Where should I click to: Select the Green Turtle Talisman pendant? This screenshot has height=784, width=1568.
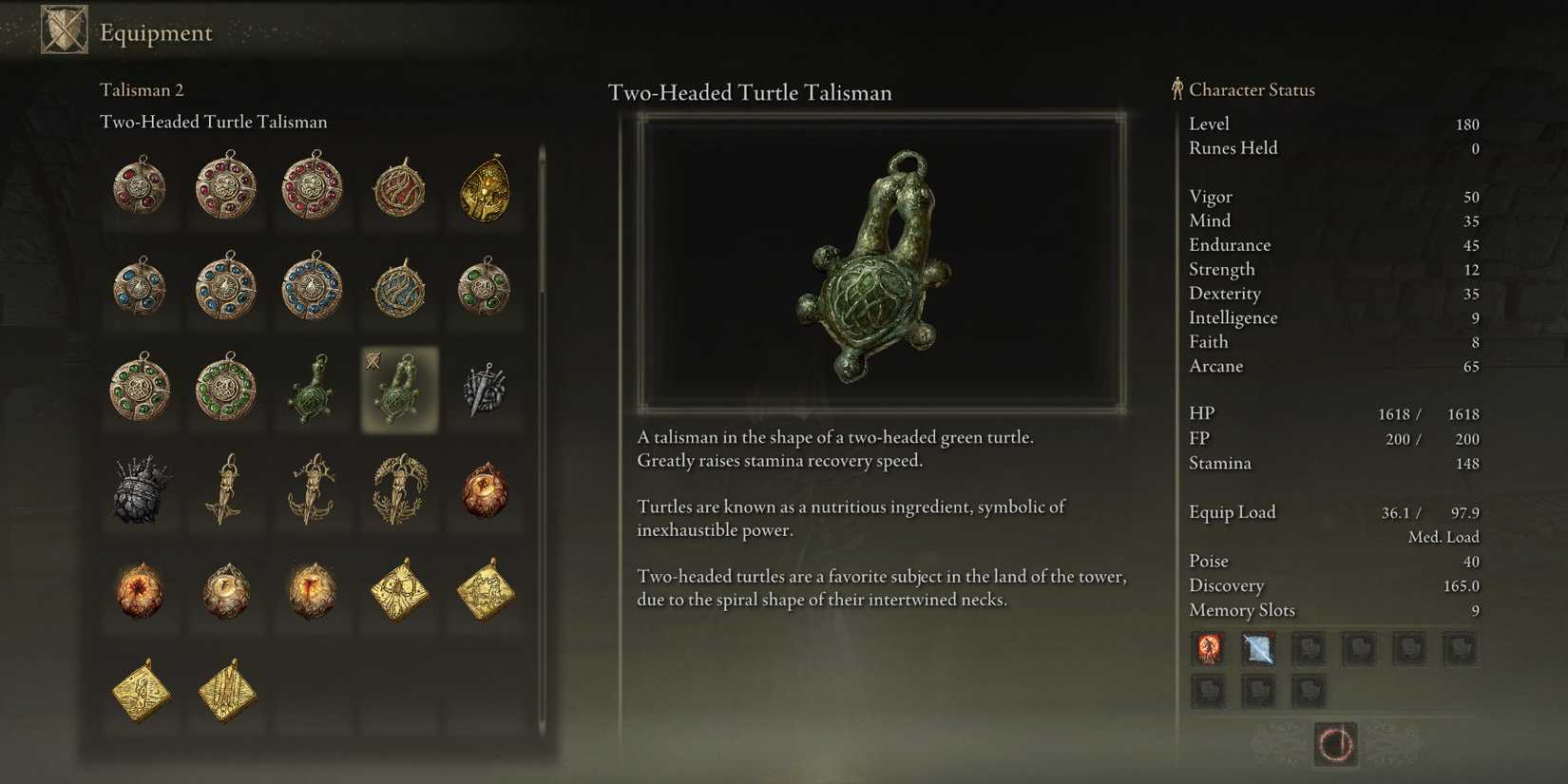point(312,390)
